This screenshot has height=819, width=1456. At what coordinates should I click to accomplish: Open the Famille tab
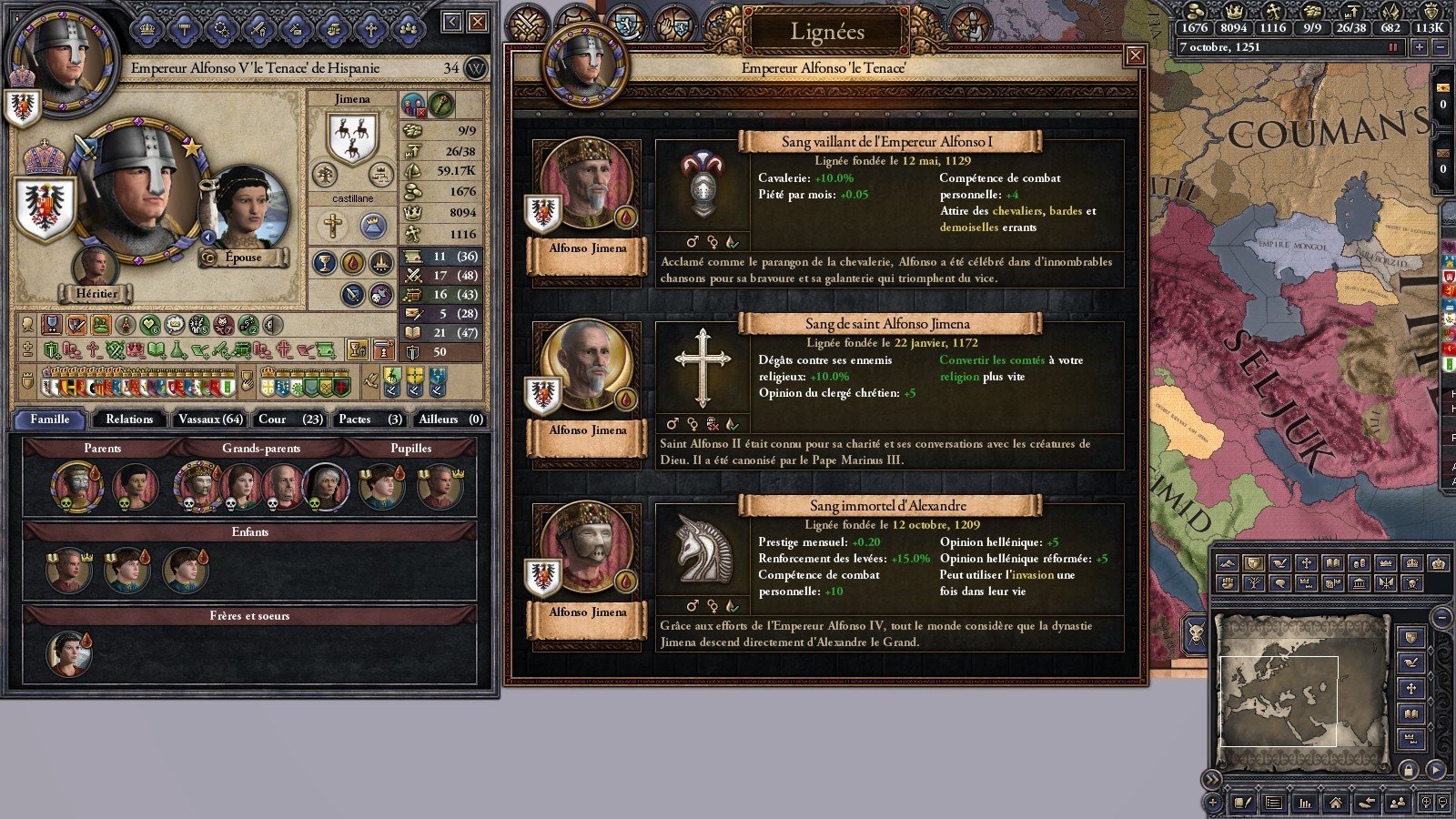tap(50, 420)
